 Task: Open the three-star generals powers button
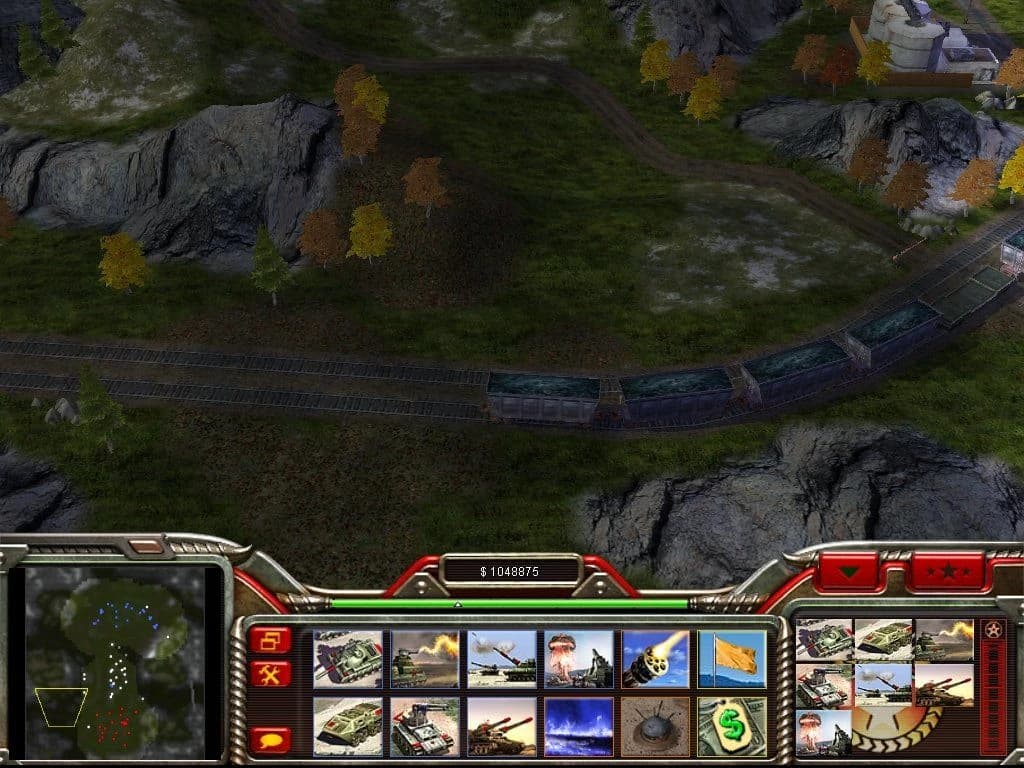(946, 573)
